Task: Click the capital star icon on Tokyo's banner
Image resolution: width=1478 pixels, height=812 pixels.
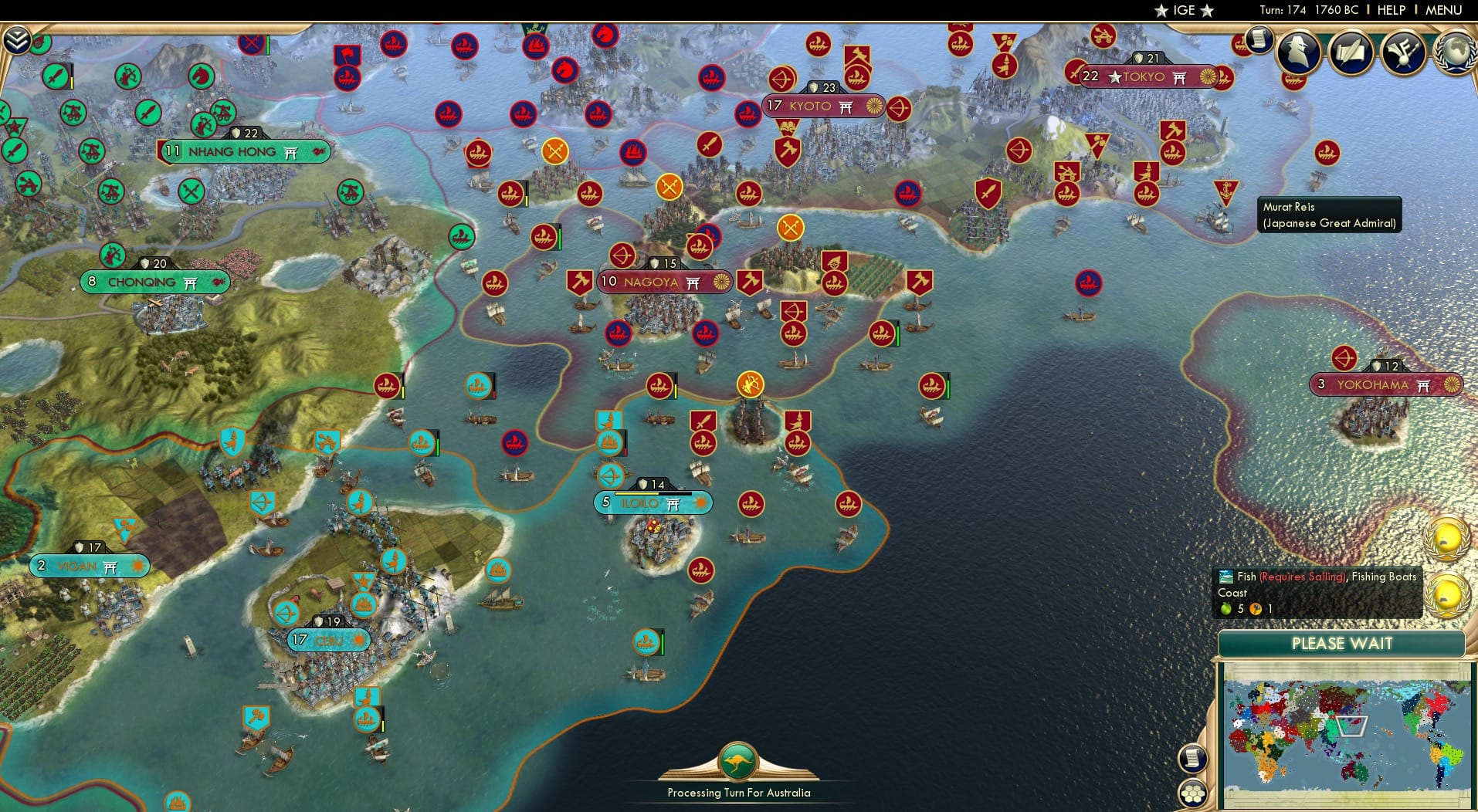Action: pyautogui.click(x=1114, y=77)
